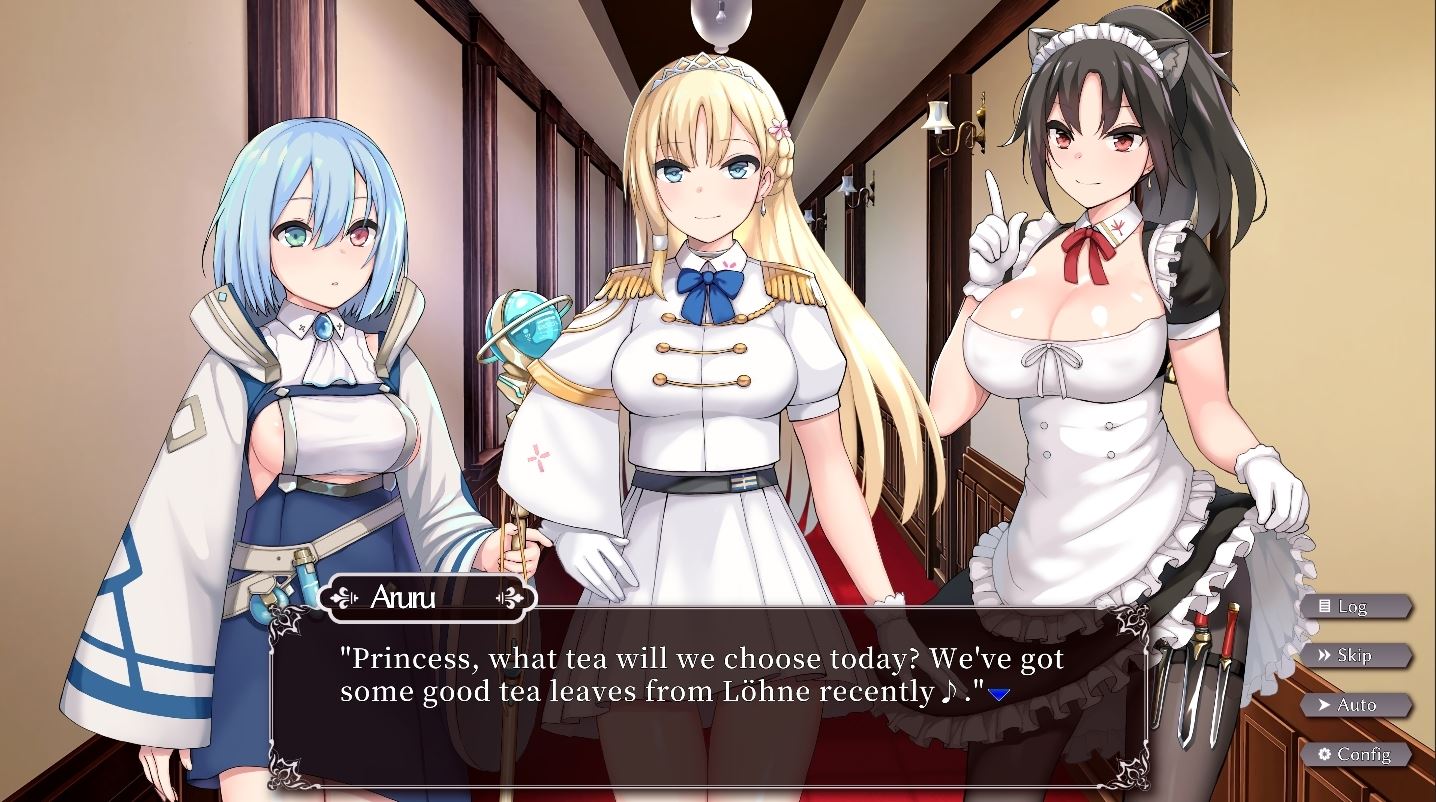This screenshot has height=802, width=1436.
Task: Click the gear icon on the Config button
Action: pyautogui.click(x=1325, y=753)
